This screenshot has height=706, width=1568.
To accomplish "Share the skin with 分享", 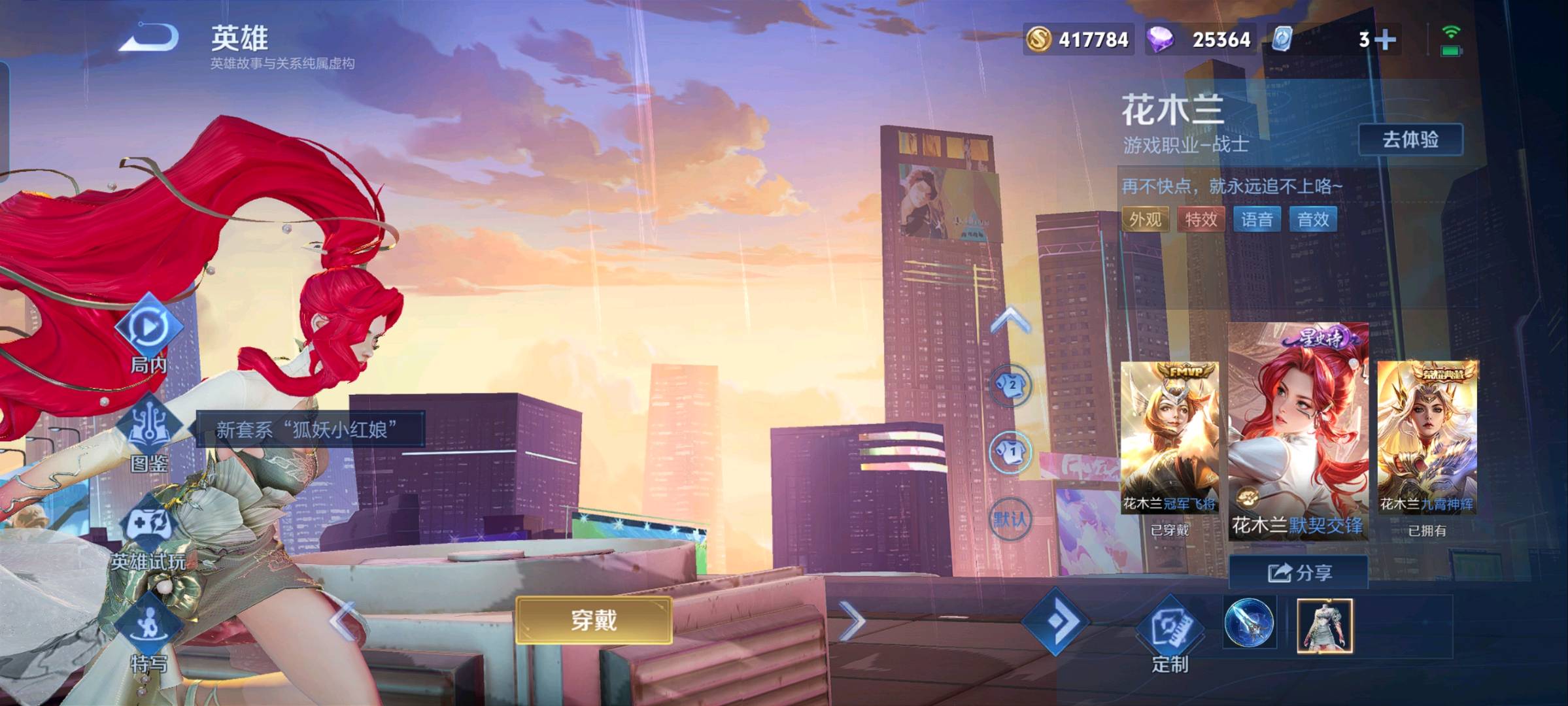I will (1299, 573).
